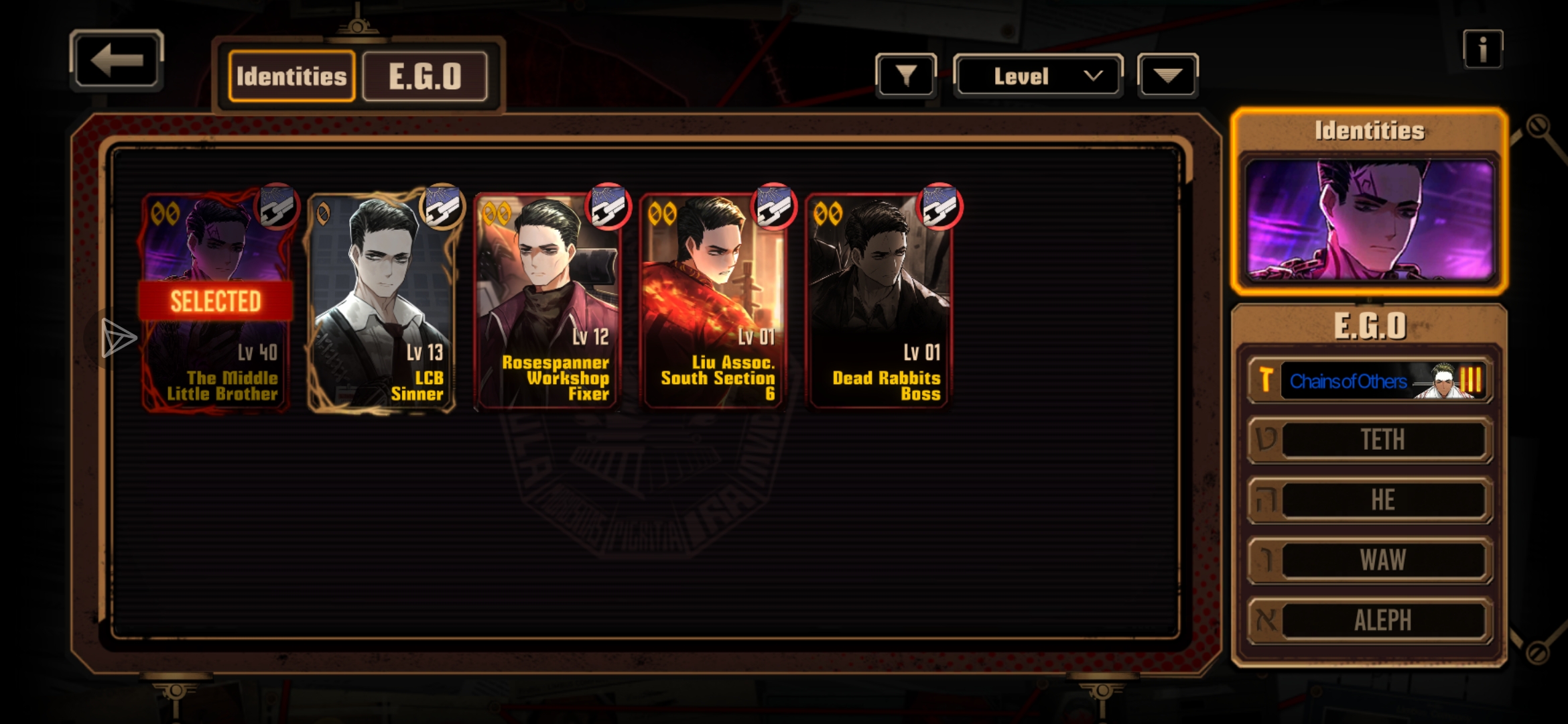Select the Identities tab
The width and height of the screenshot is (1568, 724).
coord(291,76)
